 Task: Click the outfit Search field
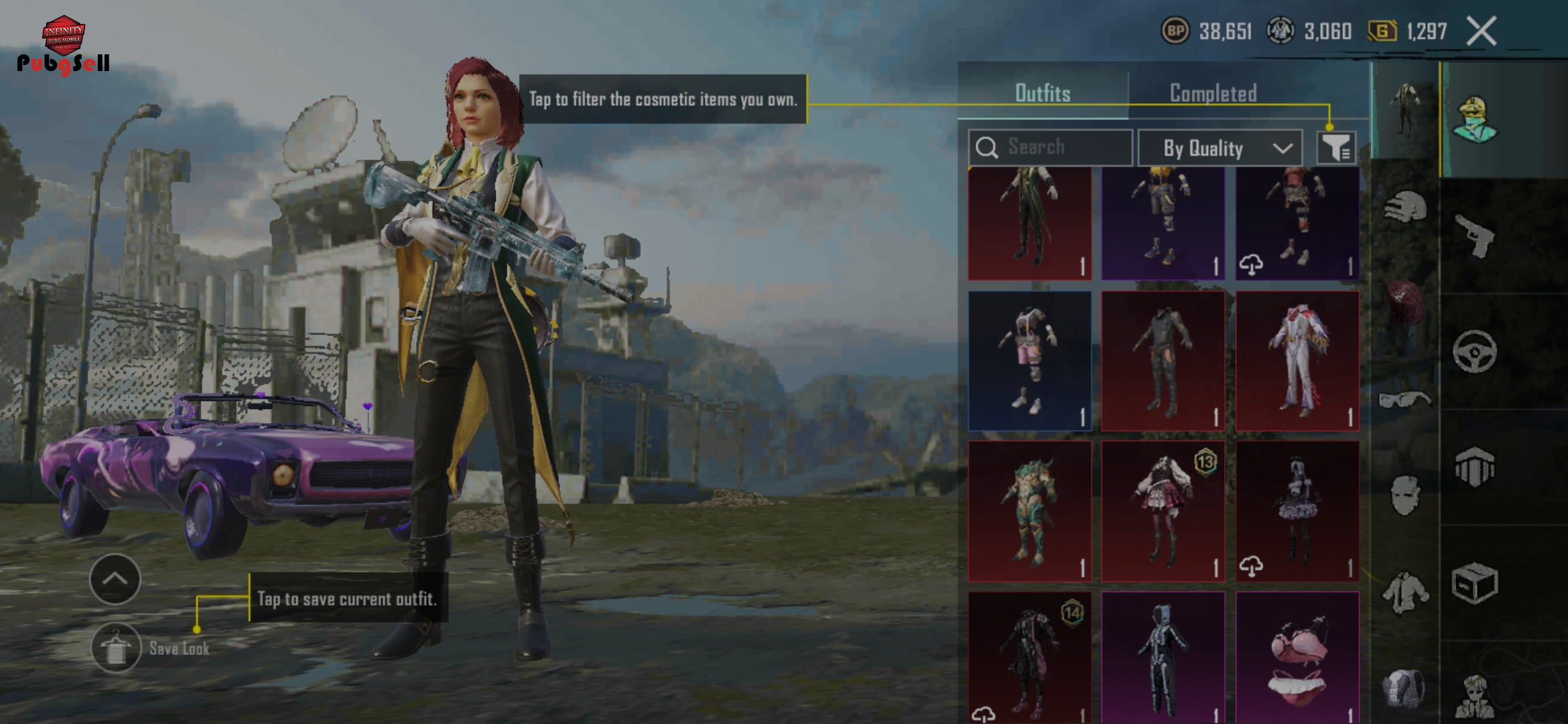point(1050,147)
